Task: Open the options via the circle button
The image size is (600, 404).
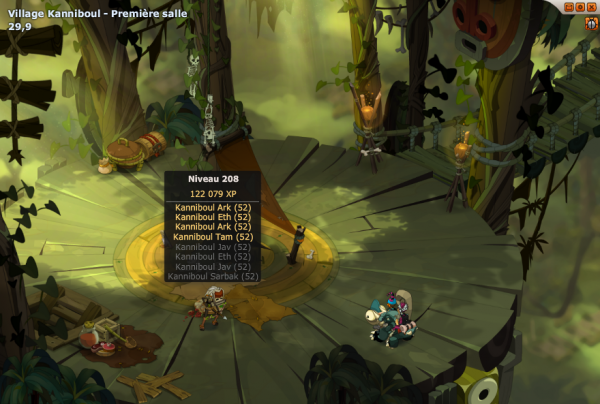Action: [x=581, y=6]
